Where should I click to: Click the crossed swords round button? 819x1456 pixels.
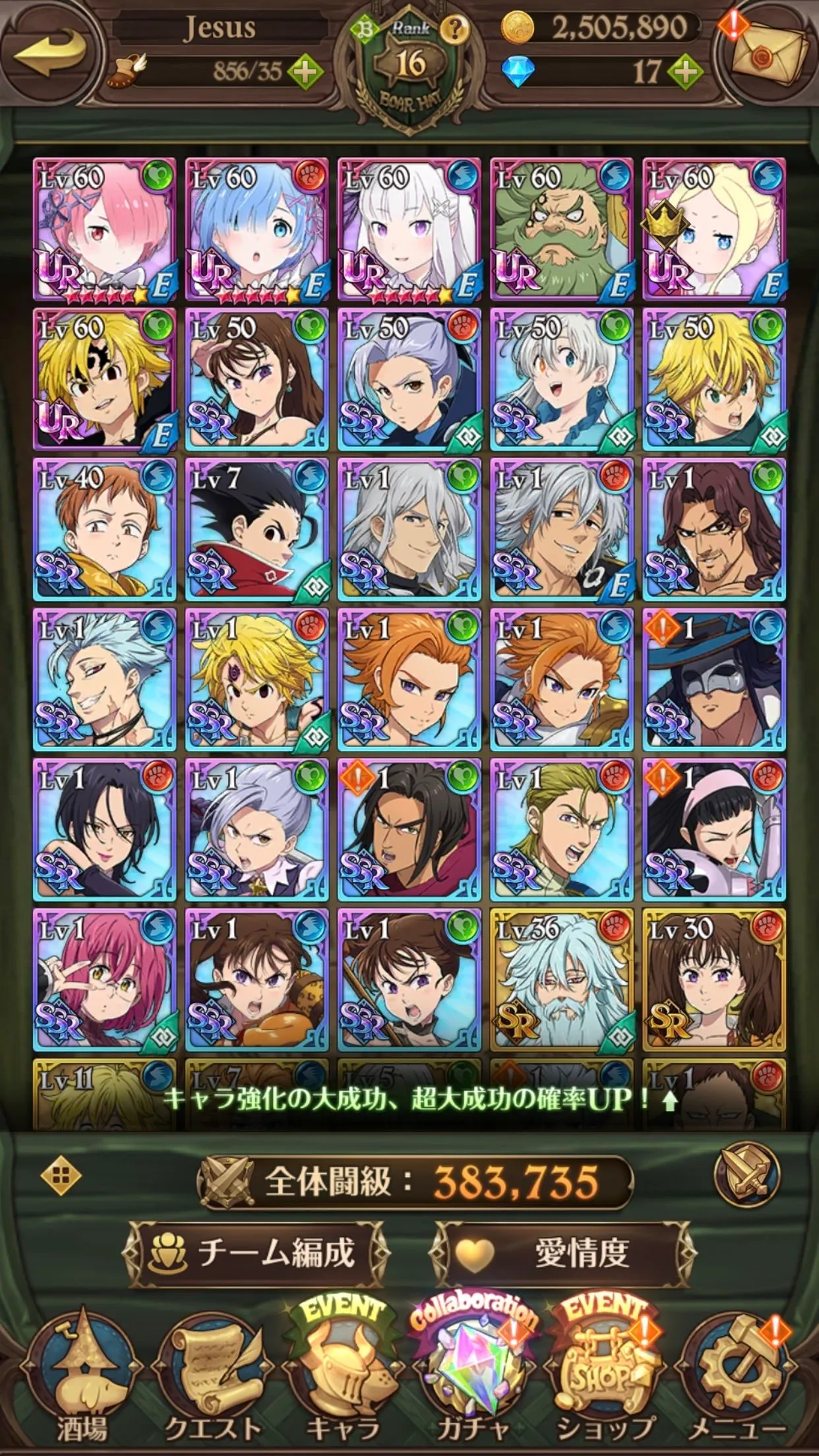746,1174
